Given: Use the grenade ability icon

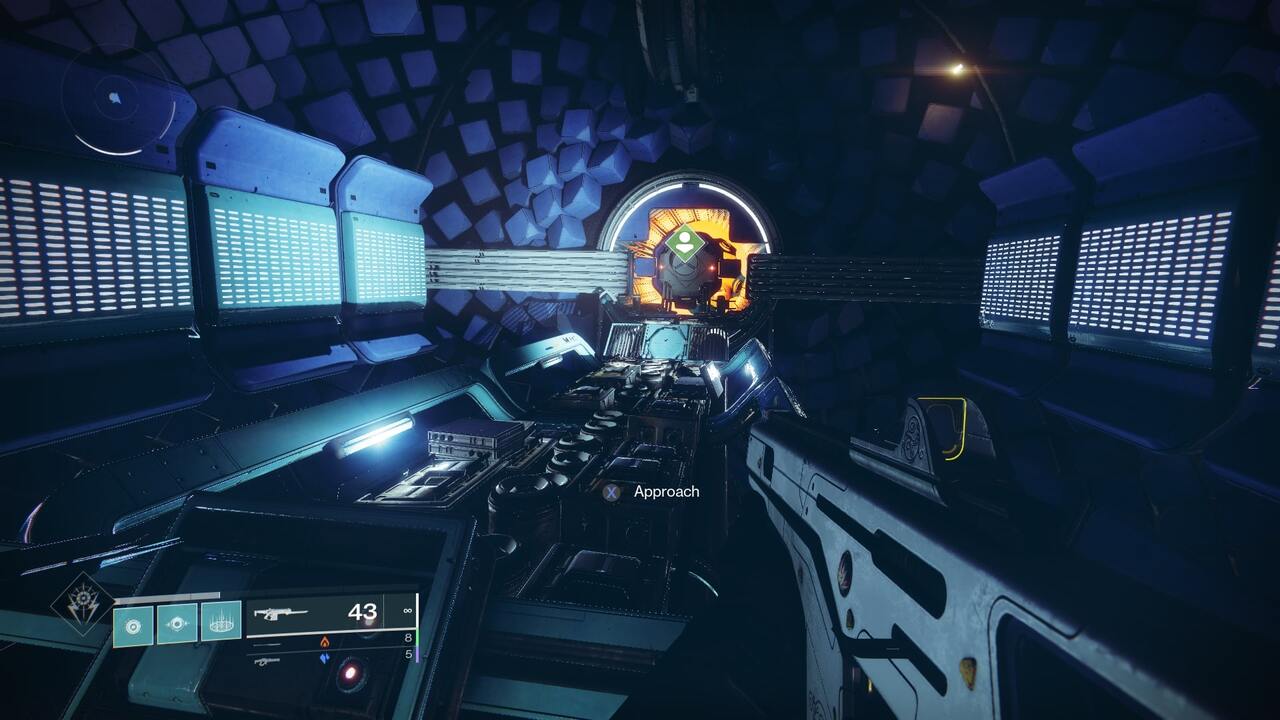Looking at the screenshot, I should [132, 625].
